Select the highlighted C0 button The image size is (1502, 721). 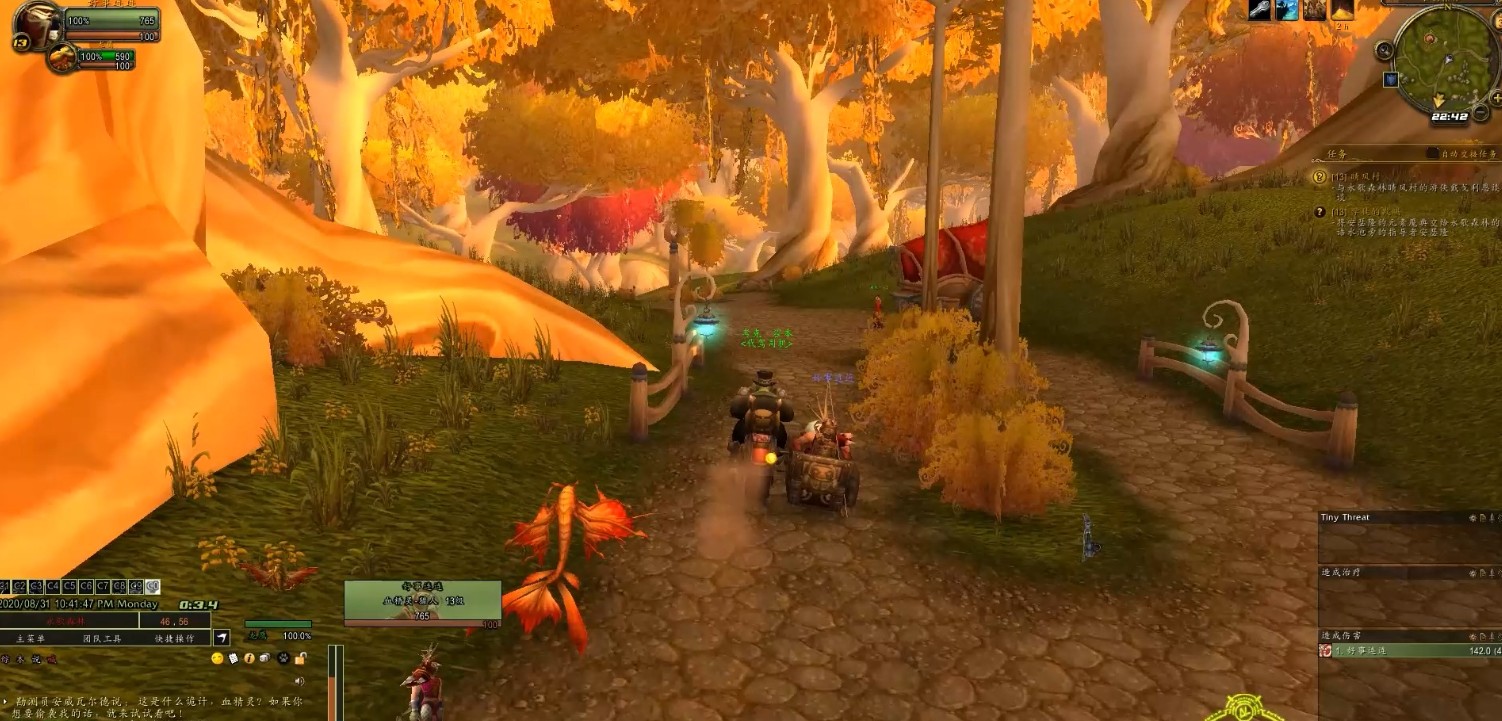(x=153, y=586)
